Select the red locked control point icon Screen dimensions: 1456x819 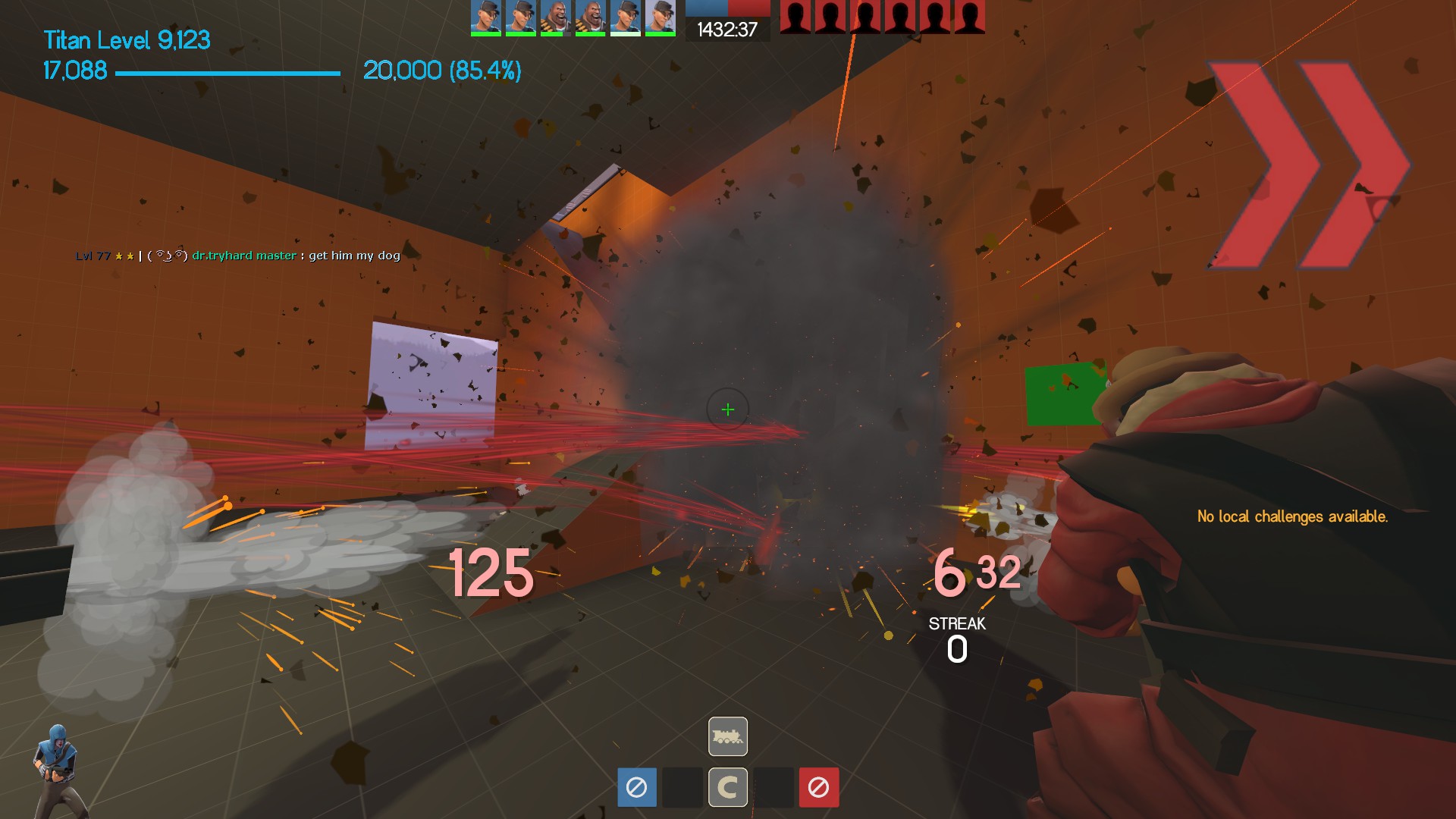coord(818,787)
